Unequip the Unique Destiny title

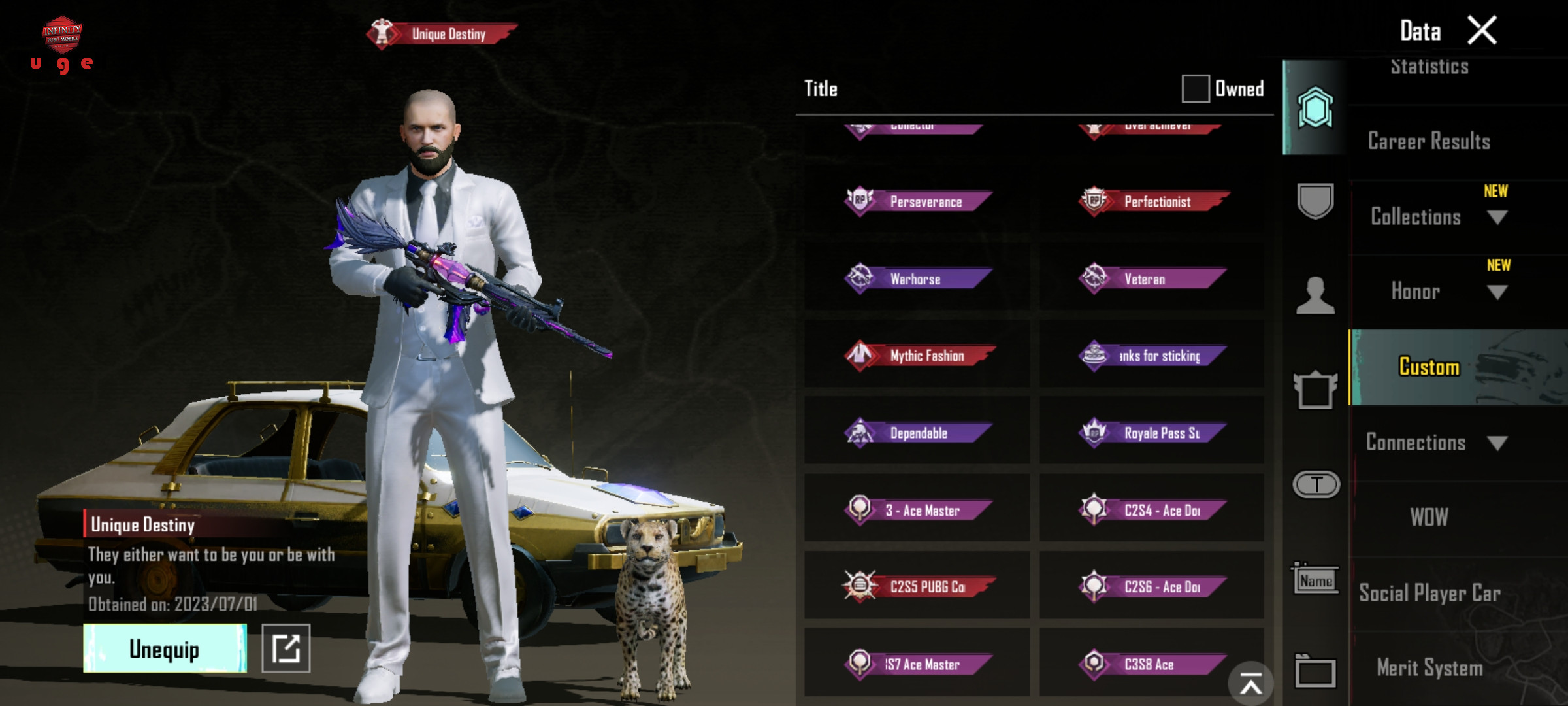(x=165, y=648)
